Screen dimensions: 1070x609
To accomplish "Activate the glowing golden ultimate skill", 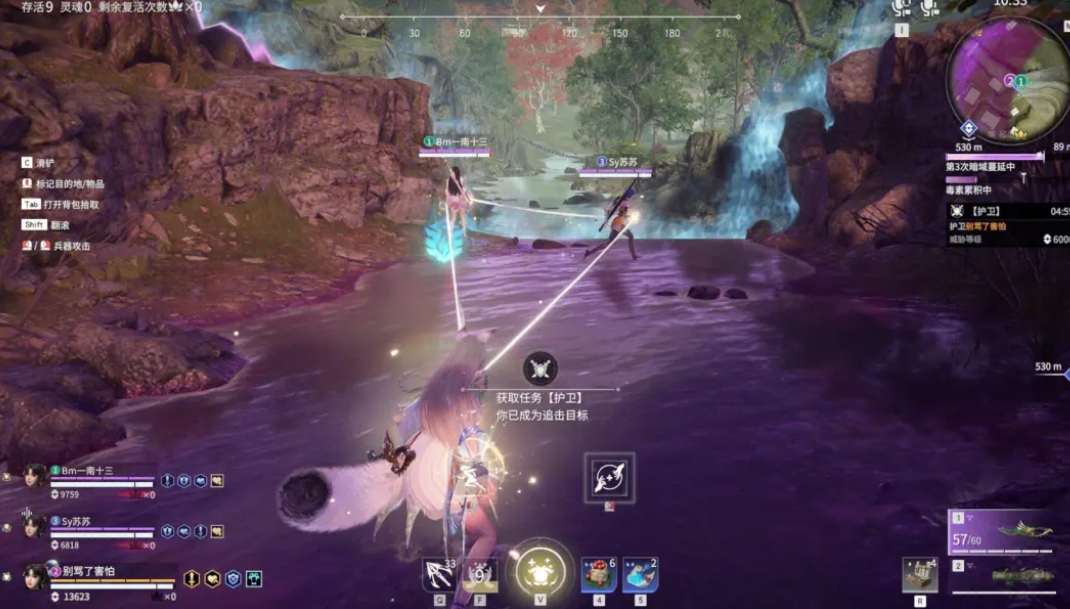I will pos(541,572).
